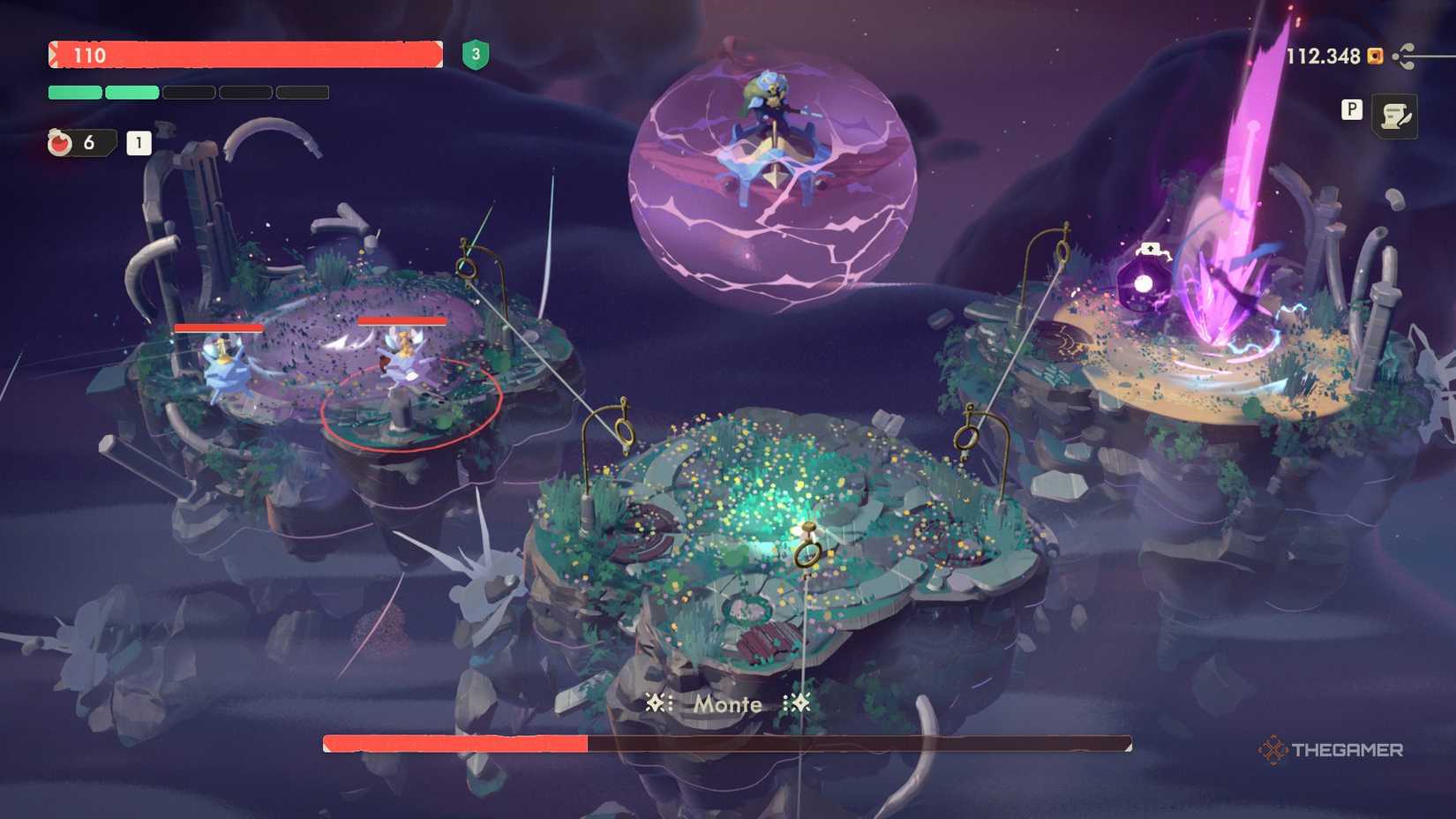Click the slingshot icon in the top-right corner
Image resolution: width=1456 pixels, height=819 pixels.
[1405, 56]
